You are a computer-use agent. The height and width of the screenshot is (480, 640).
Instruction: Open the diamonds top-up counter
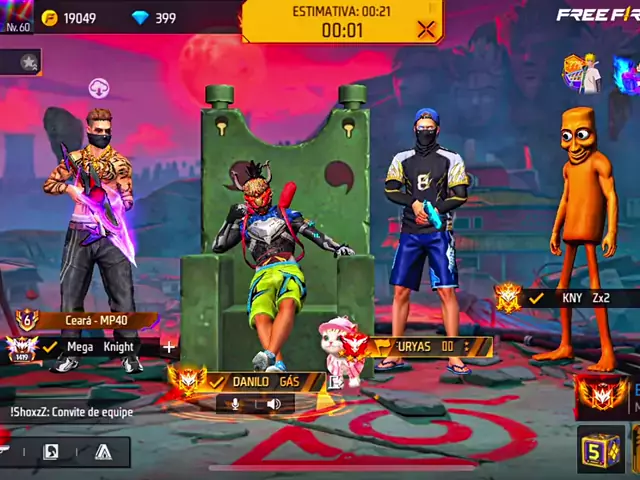click(154, 18)
